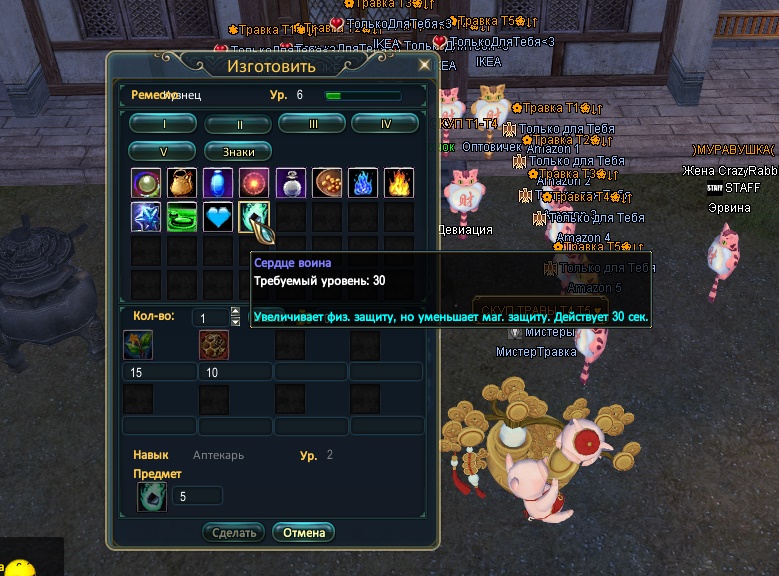Select the blue flame recipe
The width and height of the screenshot is (779, 576).
362,182
